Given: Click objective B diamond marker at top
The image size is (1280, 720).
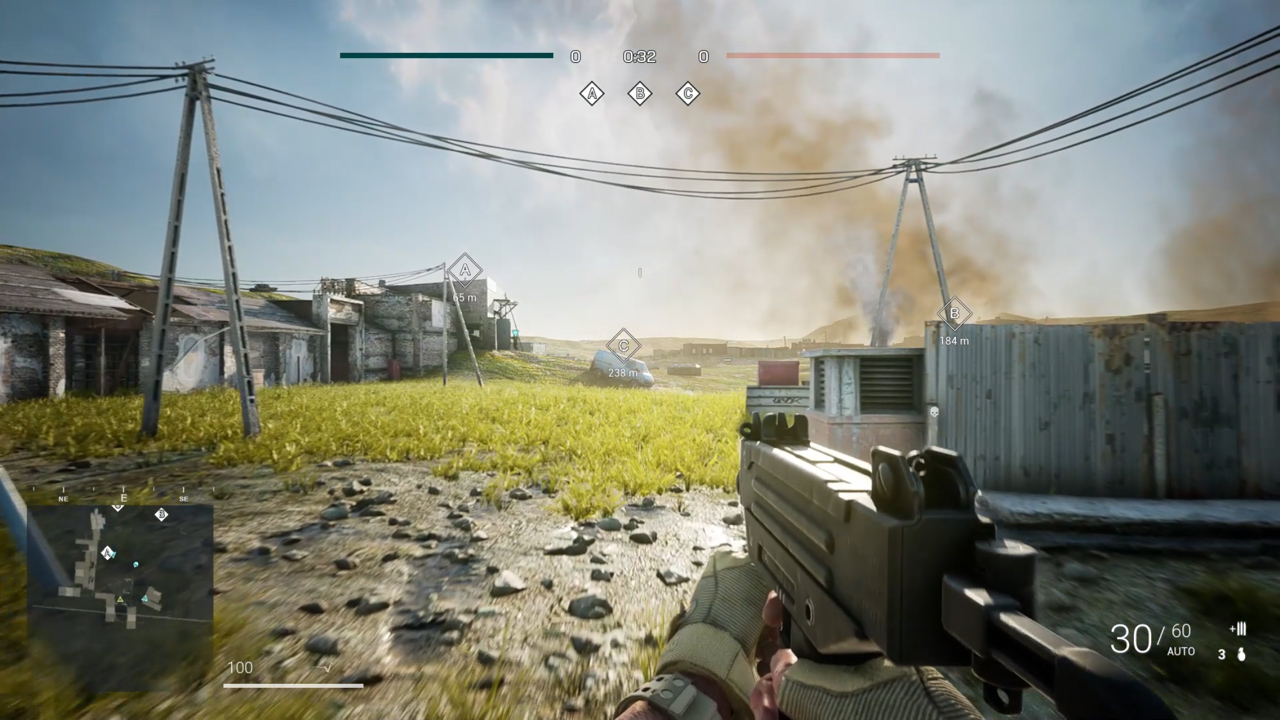Looking at the screenshot, I should tap(640, 93).
